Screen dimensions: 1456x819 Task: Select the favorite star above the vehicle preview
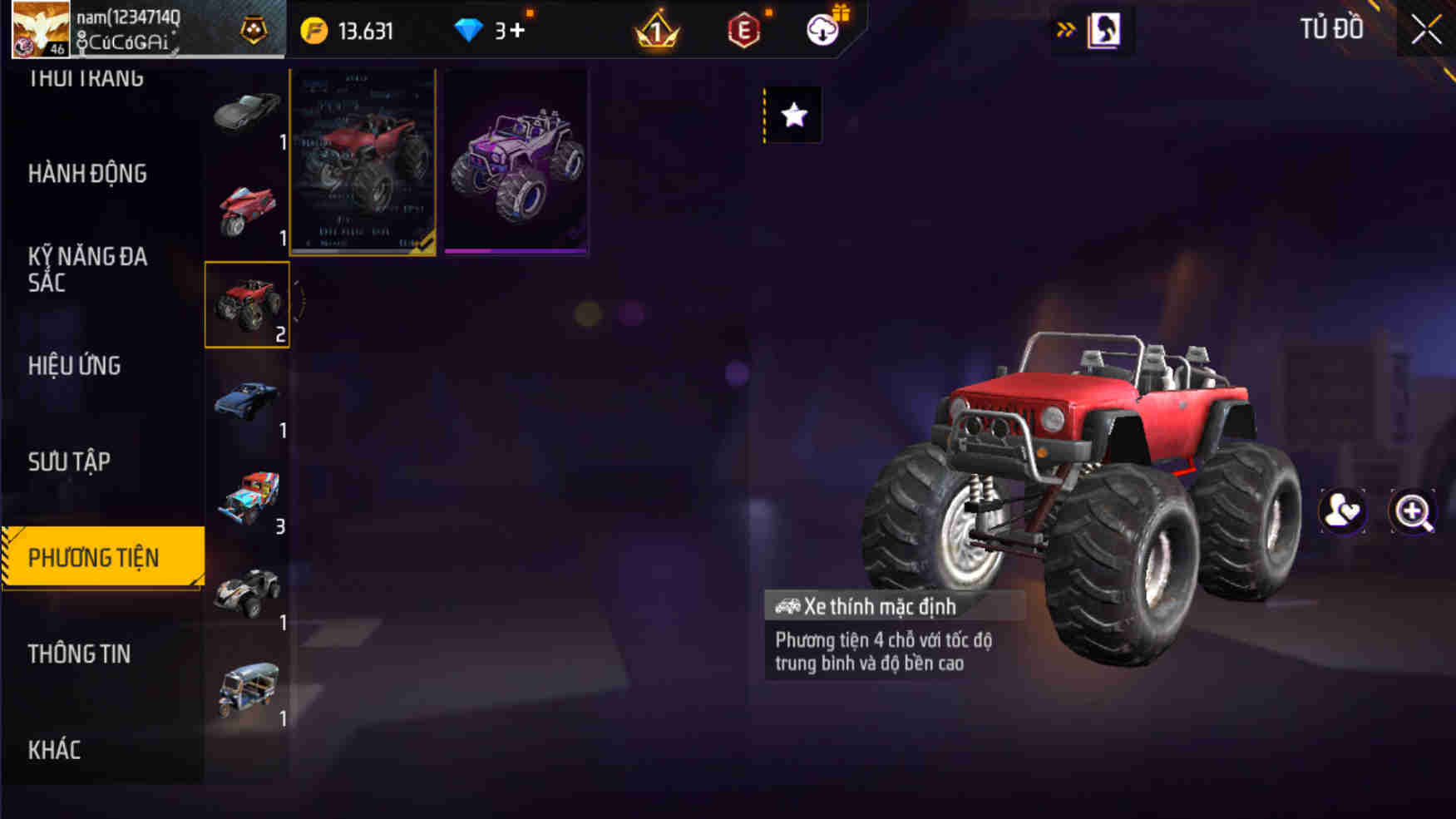tap(792, 115)
